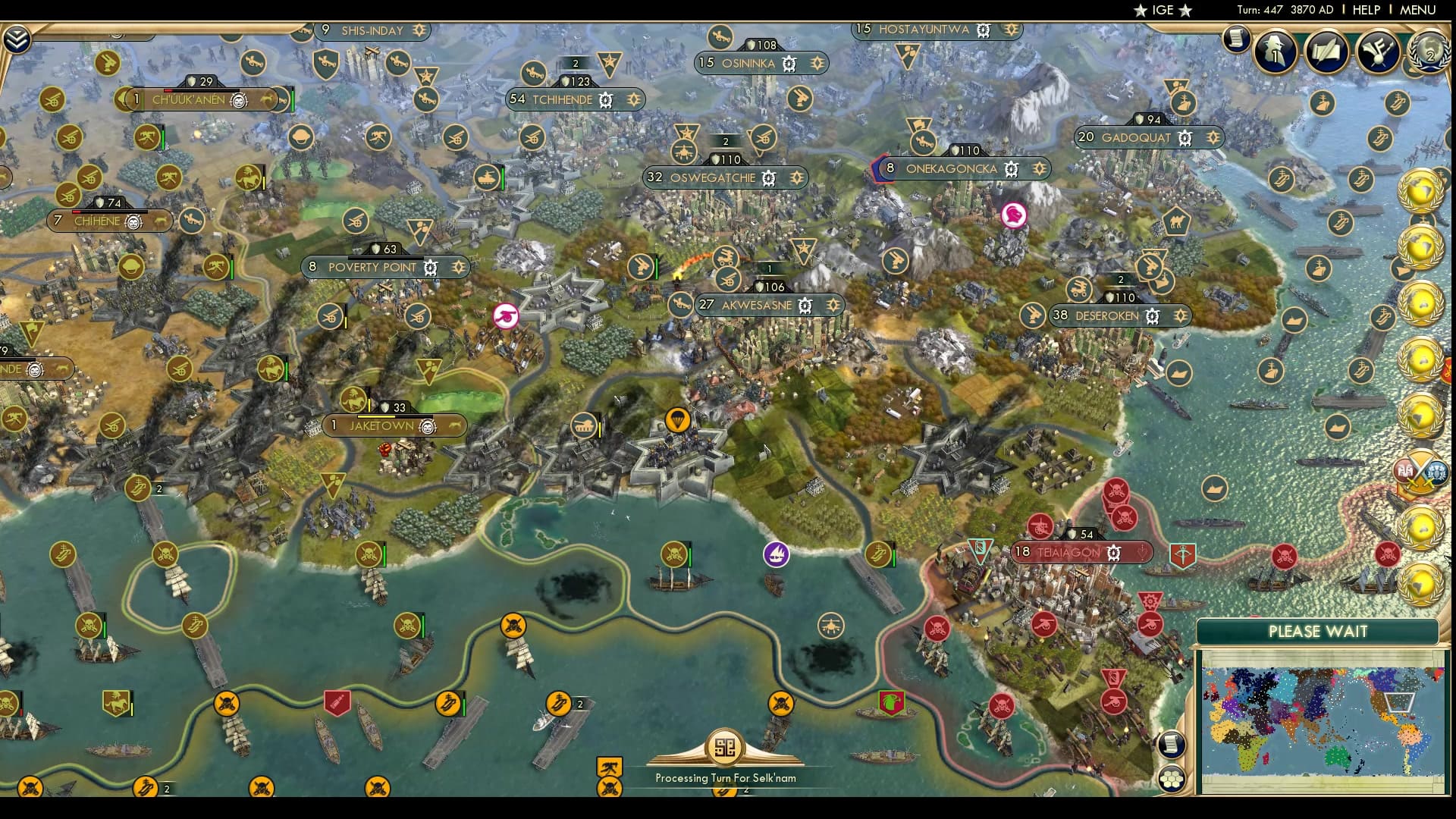The image size is (1456, 819).
Task: Open the Ingame Editor via the IGE label
Action: pos(1163,10)
